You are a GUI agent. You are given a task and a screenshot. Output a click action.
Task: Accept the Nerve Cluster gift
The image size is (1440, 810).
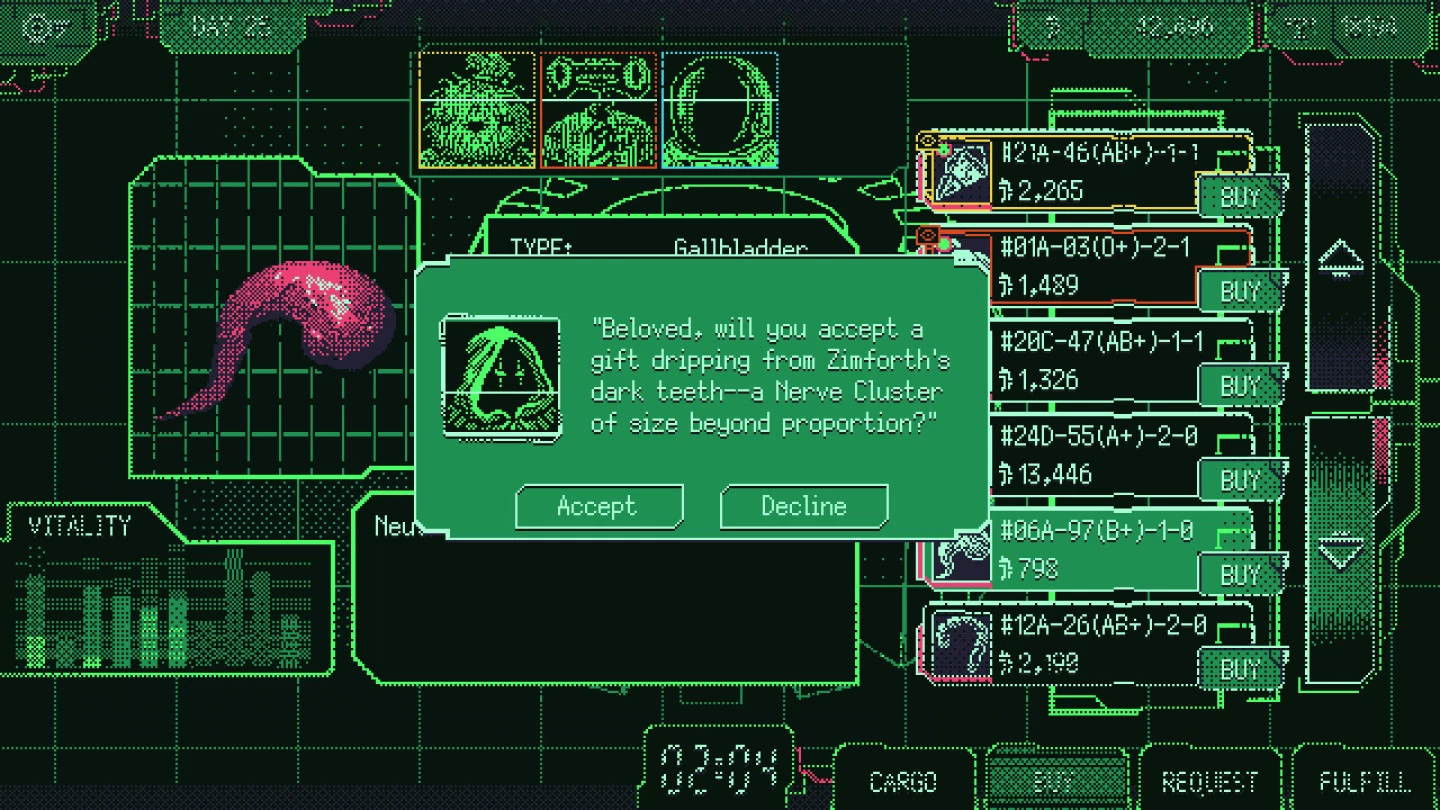[598, 506]
